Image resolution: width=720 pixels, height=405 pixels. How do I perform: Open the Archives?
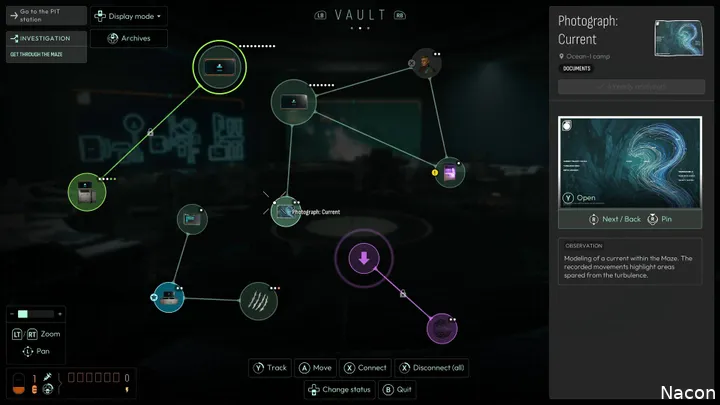pos(129,38)
